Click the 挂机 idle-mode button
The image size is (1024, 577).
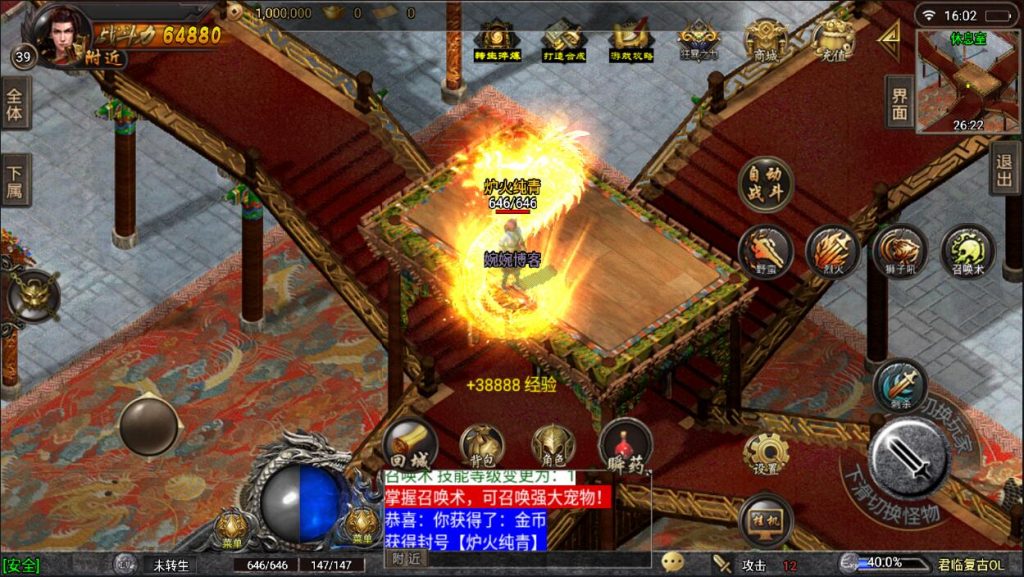click(x=765, y=520)
